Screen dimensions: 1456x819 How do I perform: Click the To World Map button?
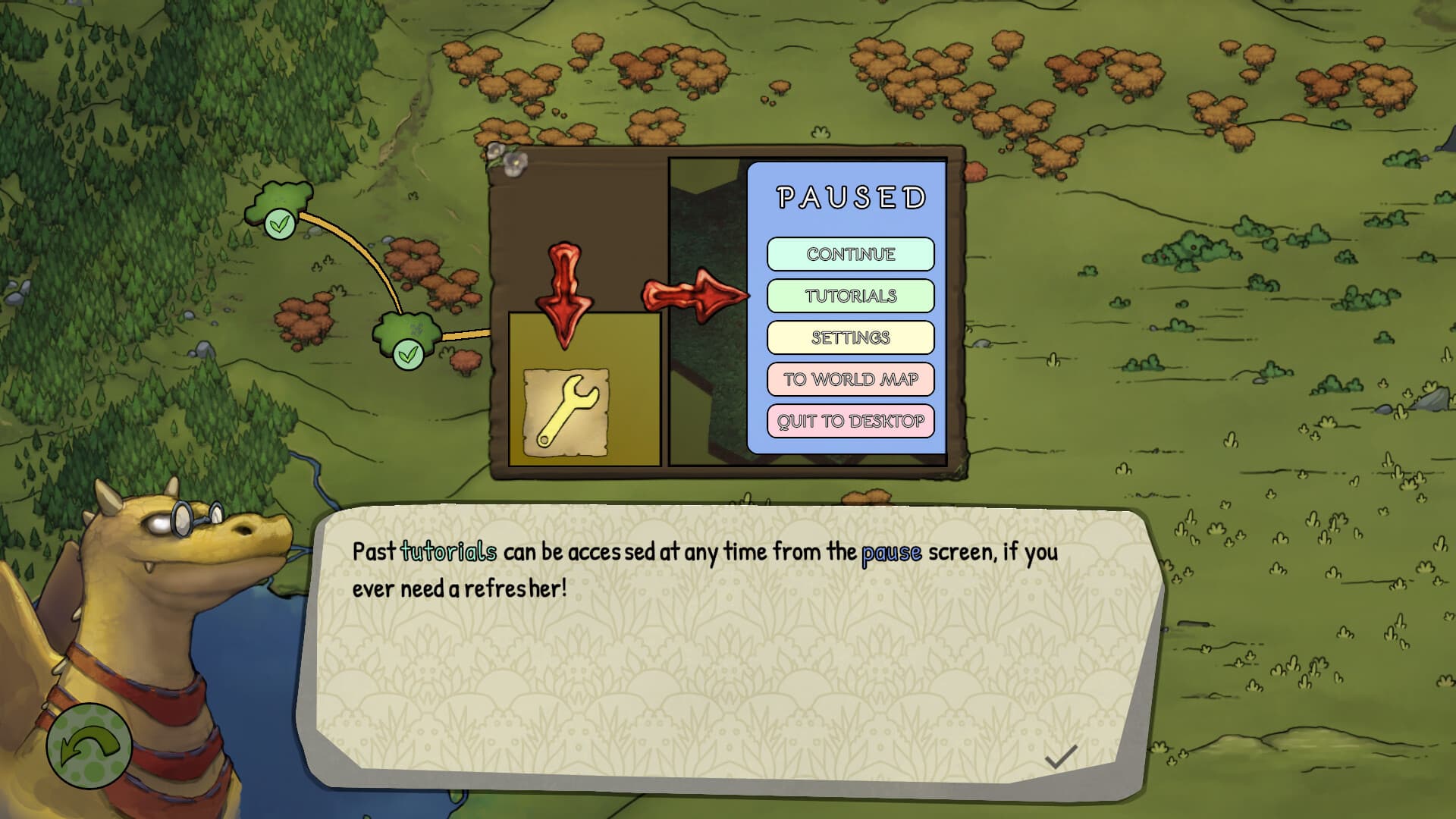851,379
